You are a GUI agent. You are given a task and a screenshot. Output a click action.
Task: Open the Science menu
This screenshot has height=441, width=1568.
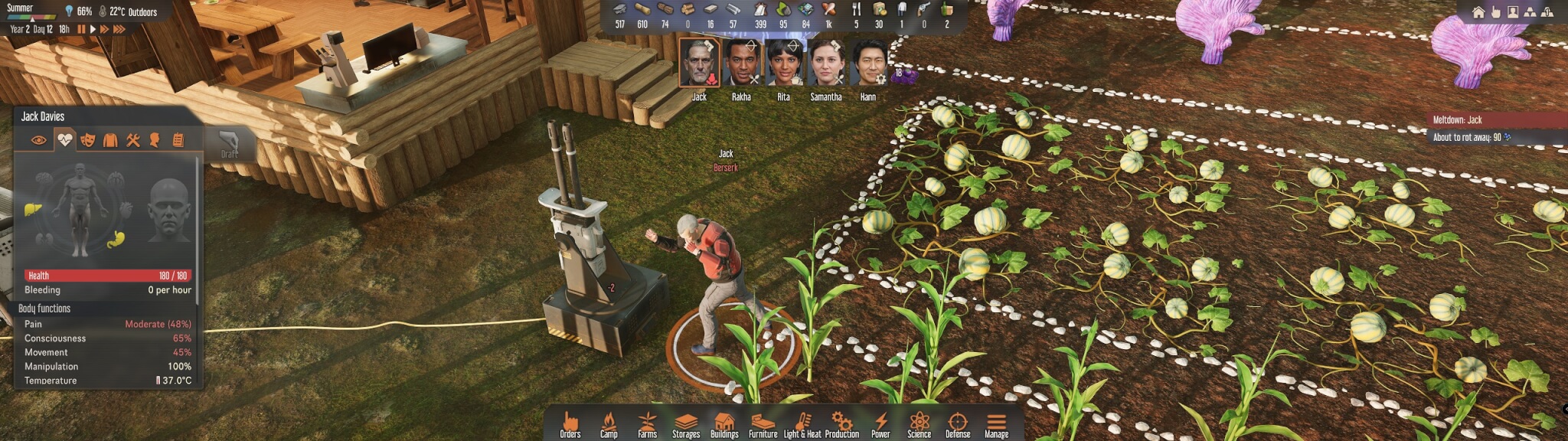(x=919, y=424)
